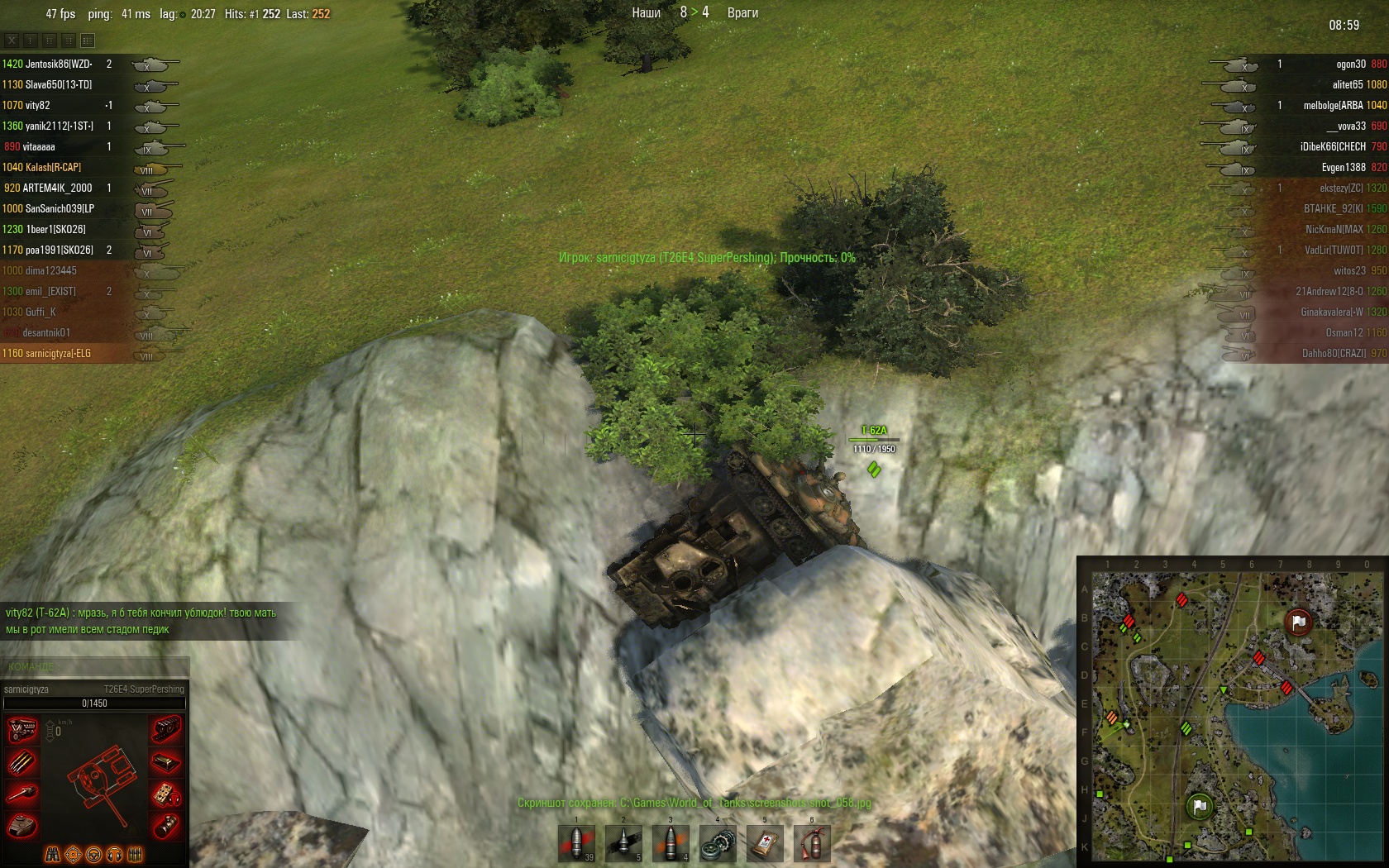Click the ammo rack module icon
The image size is (1389, 868).
tap(22, 762)
